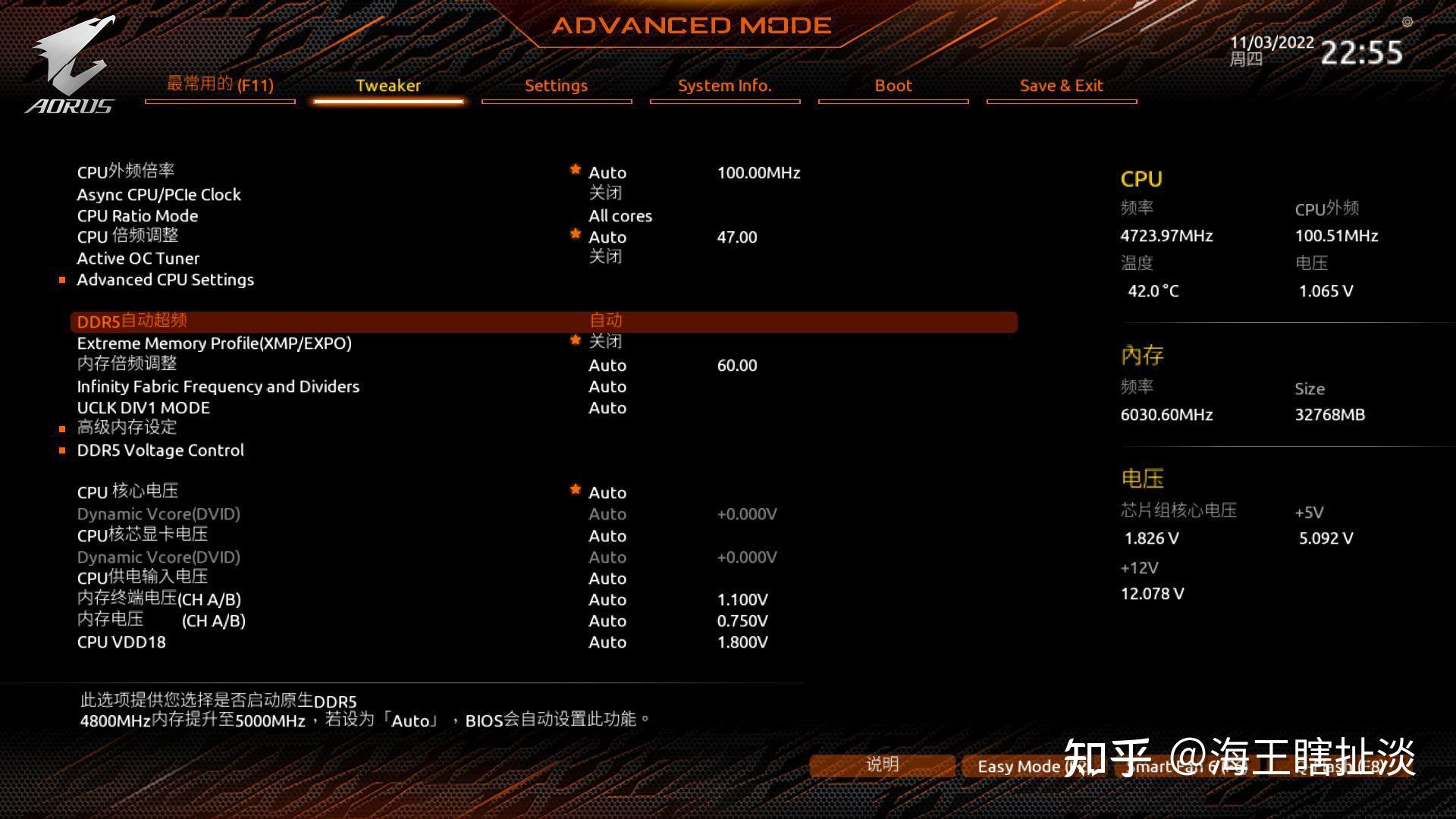Select the Active OC Tuner option
The image size is (1456, 819).
(138, 259)
